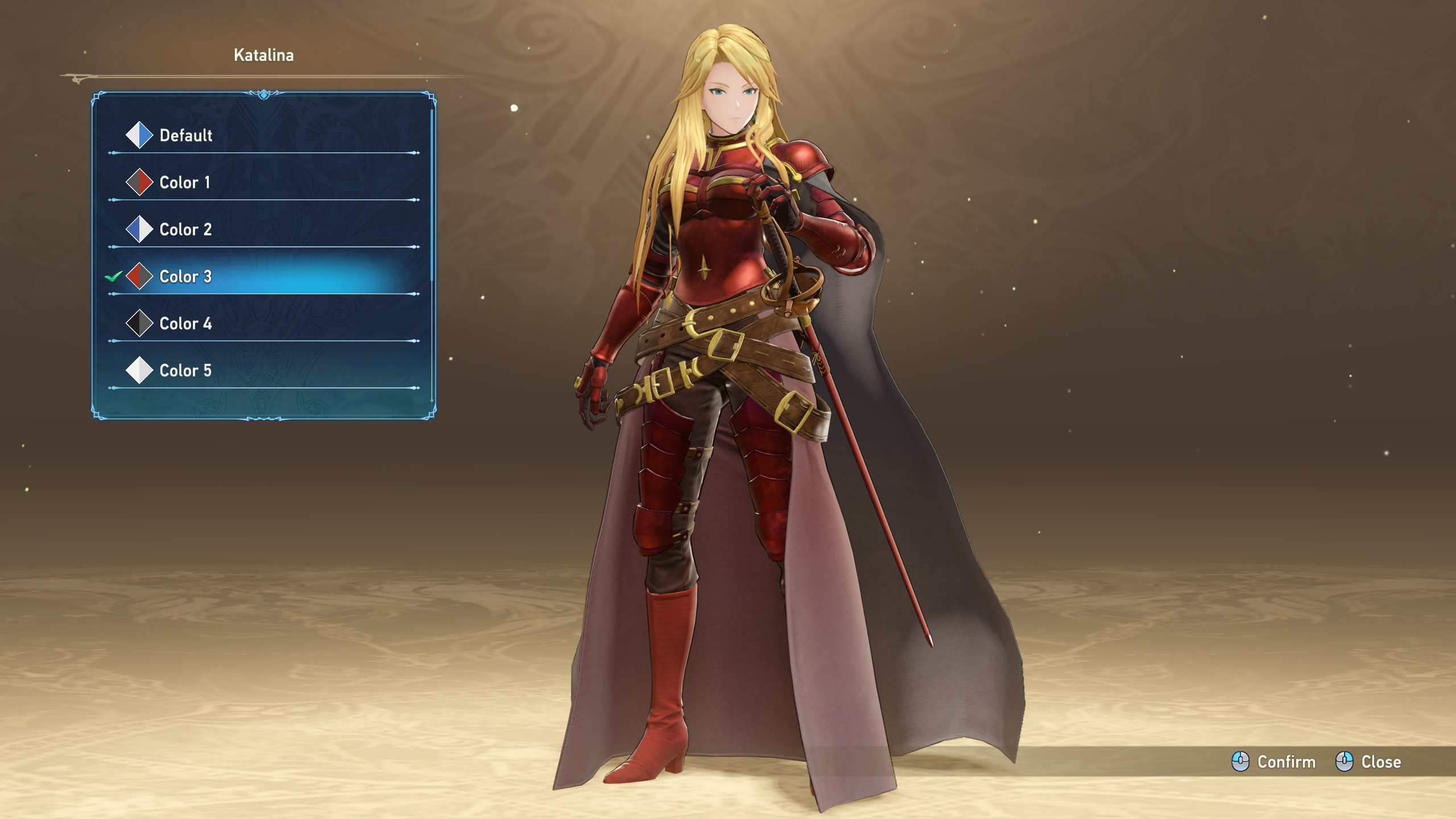Pick the Color 2 outfit option
Screen dimensions: 1456x819
coord(185,230)
